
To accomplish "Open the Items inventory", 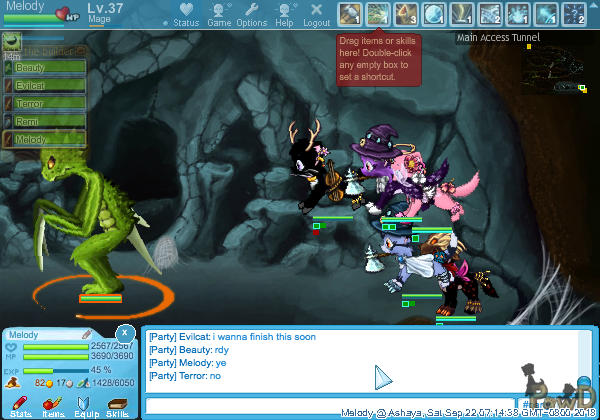I will [53, 405].
